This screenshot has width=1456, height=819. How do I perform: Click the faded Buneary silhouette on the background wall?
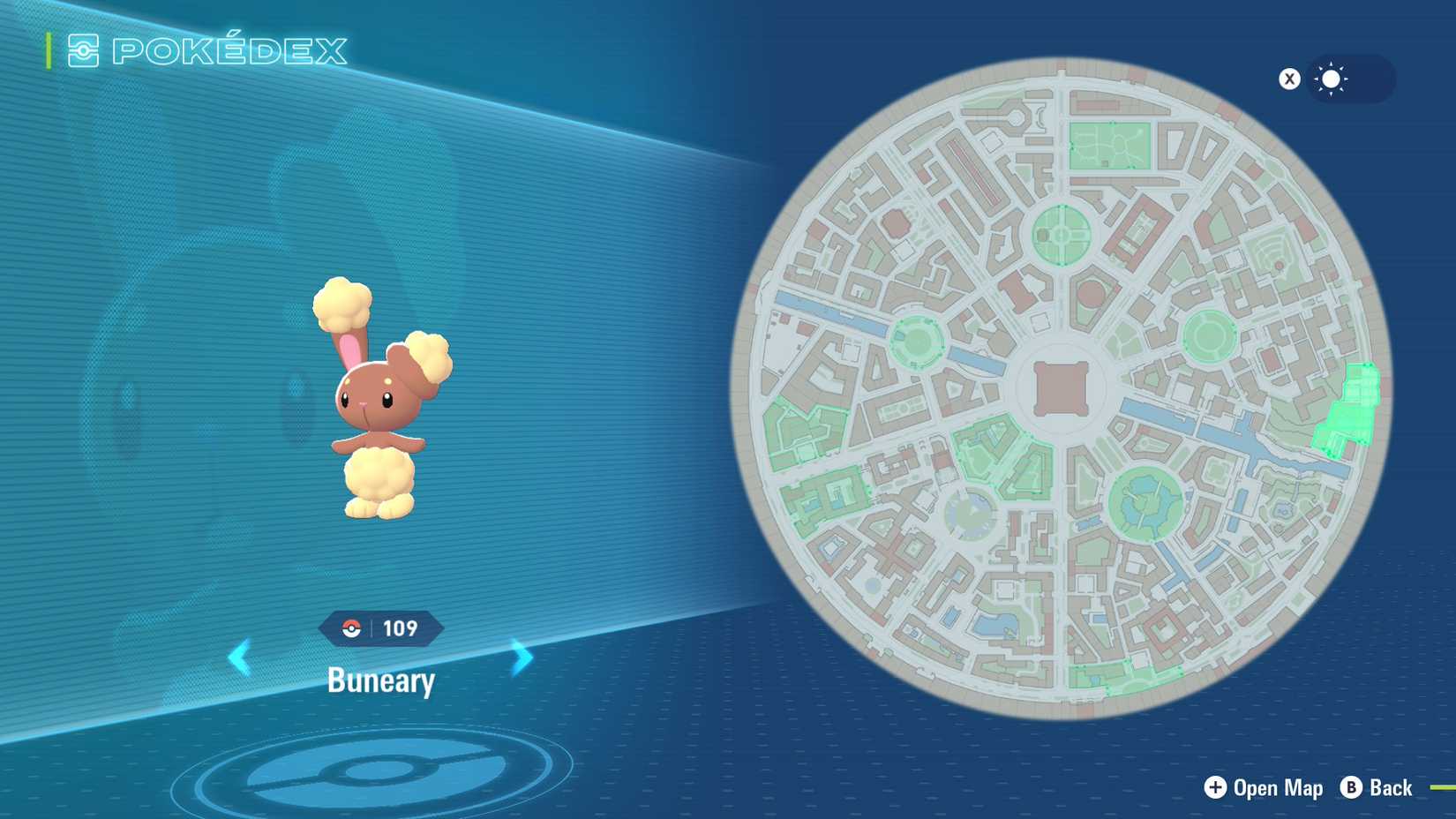[203, 379]
